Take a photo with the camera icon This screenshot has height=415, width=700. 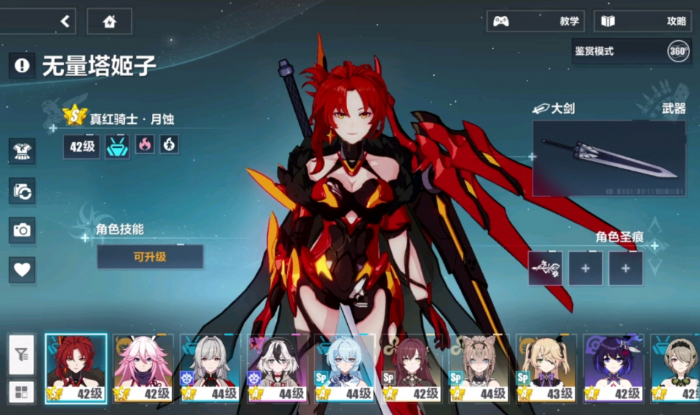click(x=22, y=229)
